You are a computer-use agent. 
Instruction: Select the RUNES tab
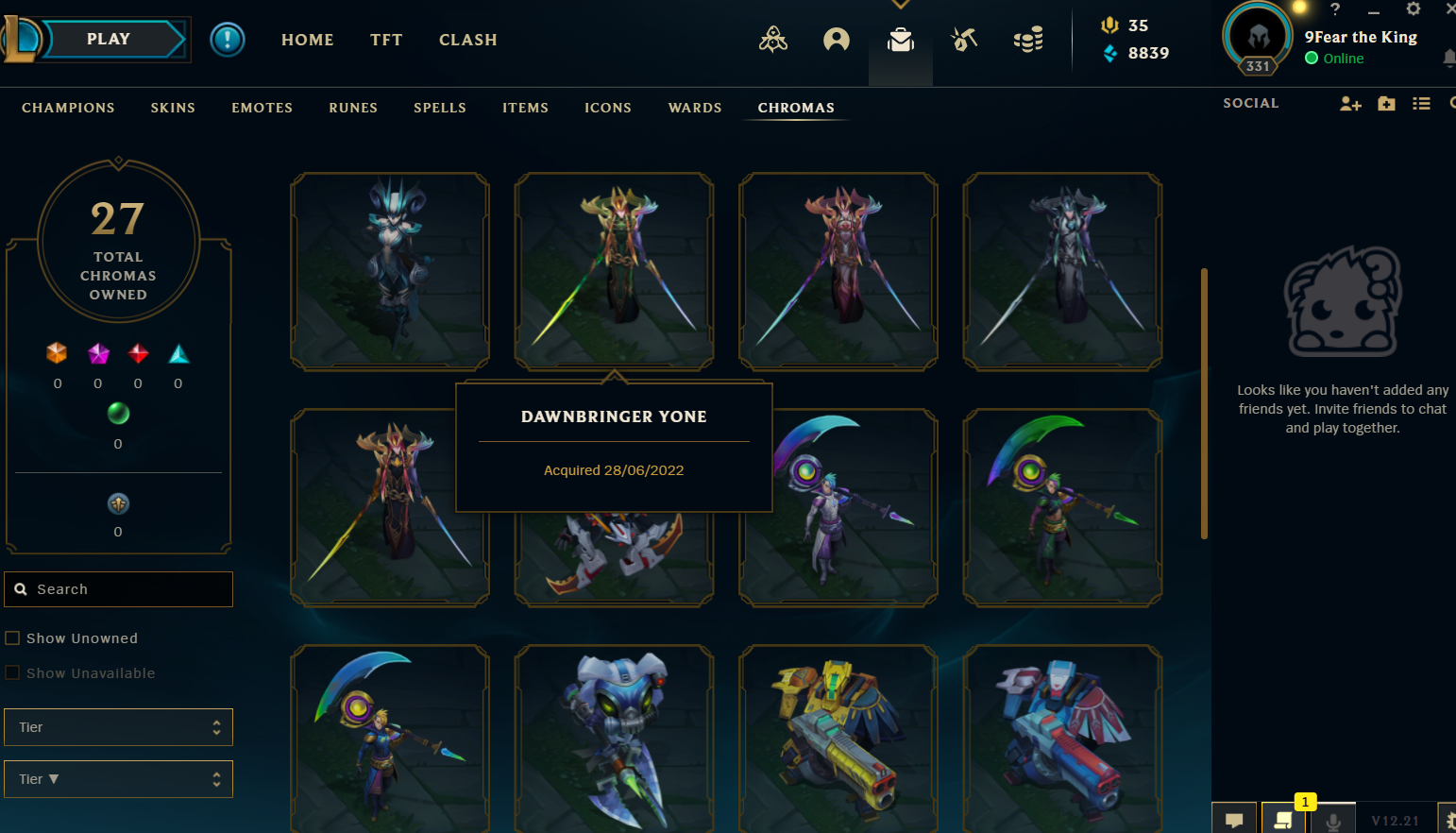click(x=353, y=108)
